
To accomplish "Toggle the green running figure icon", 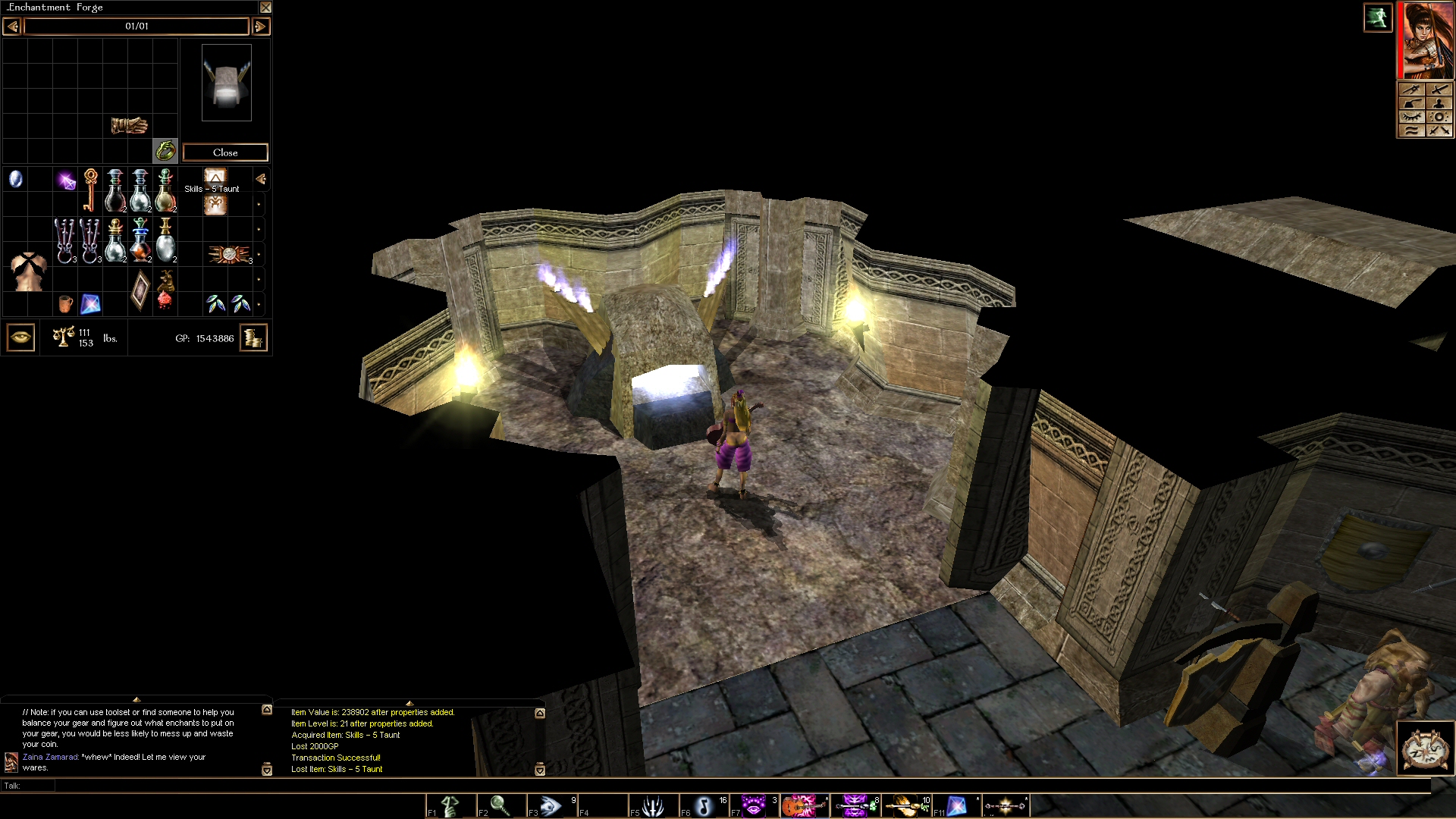I will [1377, 17].
